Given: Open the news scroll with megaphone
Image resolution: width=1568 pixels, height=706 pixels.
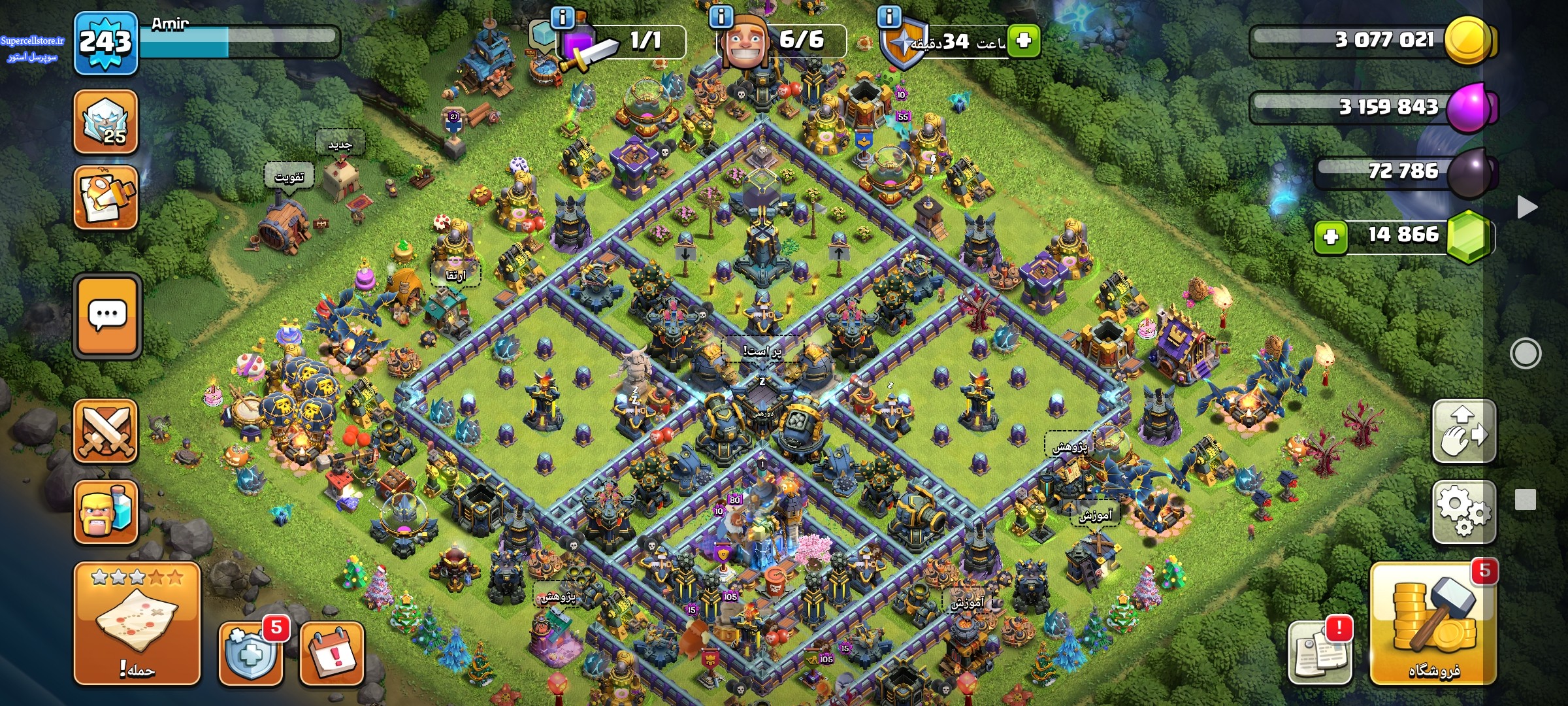Looking at the screenshot, I should tap(106, 197).
